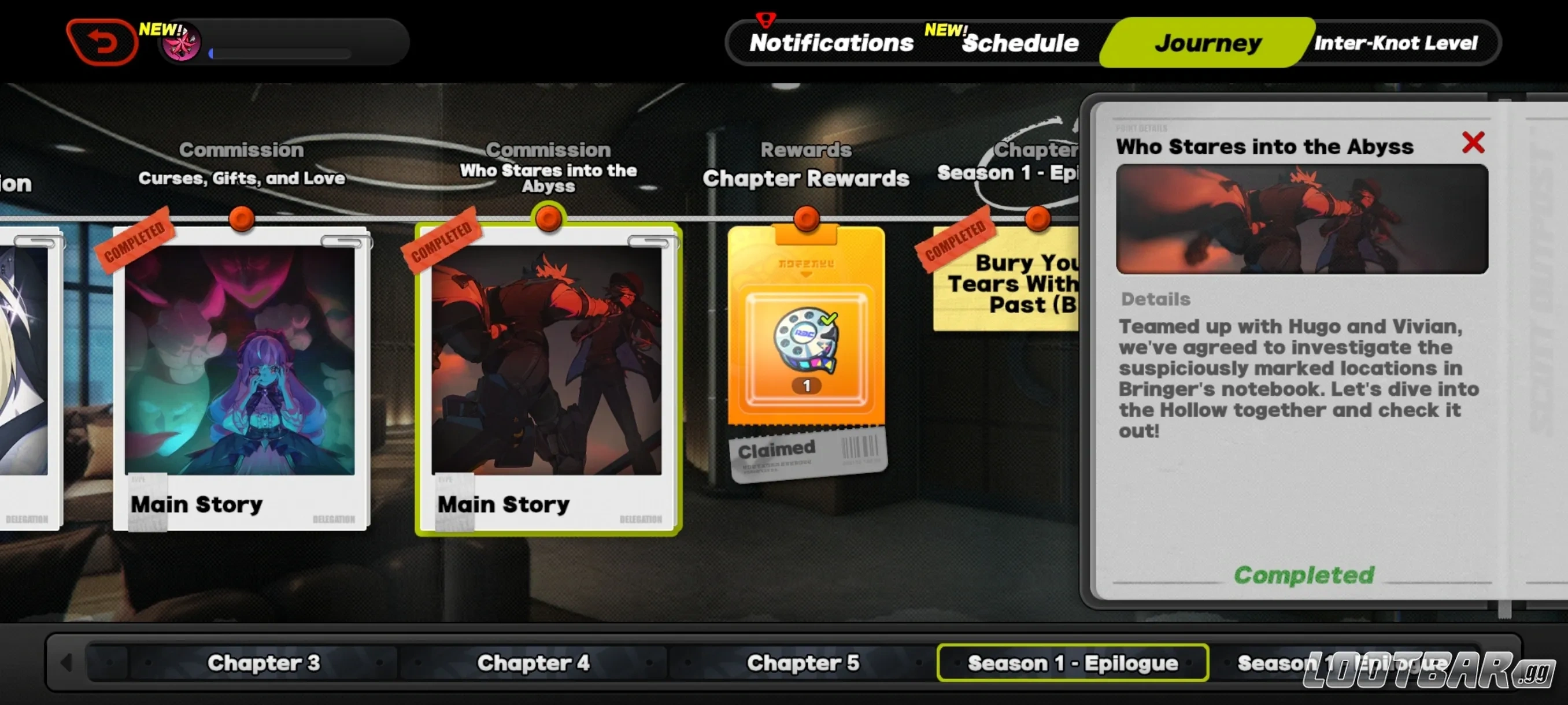This screenshot has height=705, width=1568.
Task: Open the Curses, Gifts, and Love Main Story card
Action: 242,377
